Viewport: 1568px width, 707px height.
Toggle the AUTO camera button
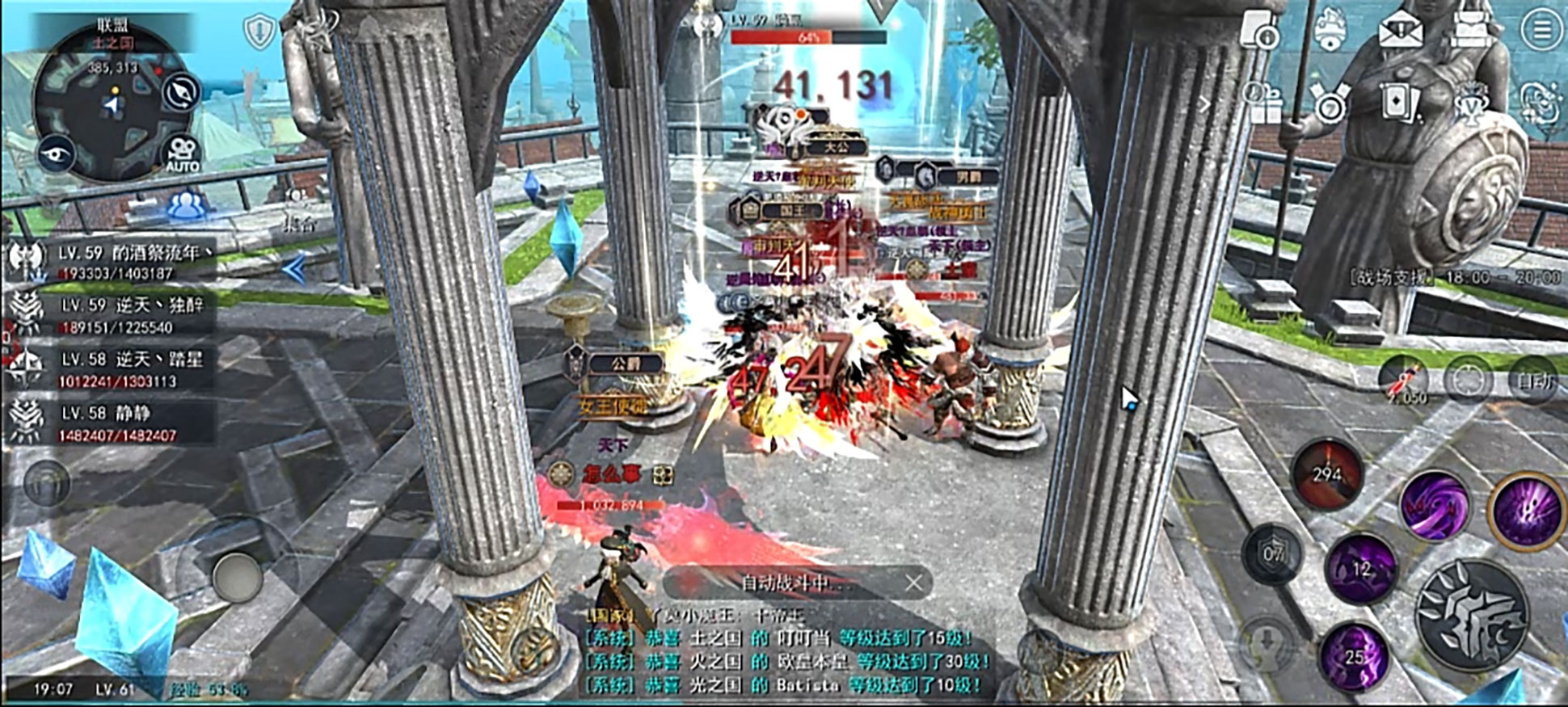point(182,154)
